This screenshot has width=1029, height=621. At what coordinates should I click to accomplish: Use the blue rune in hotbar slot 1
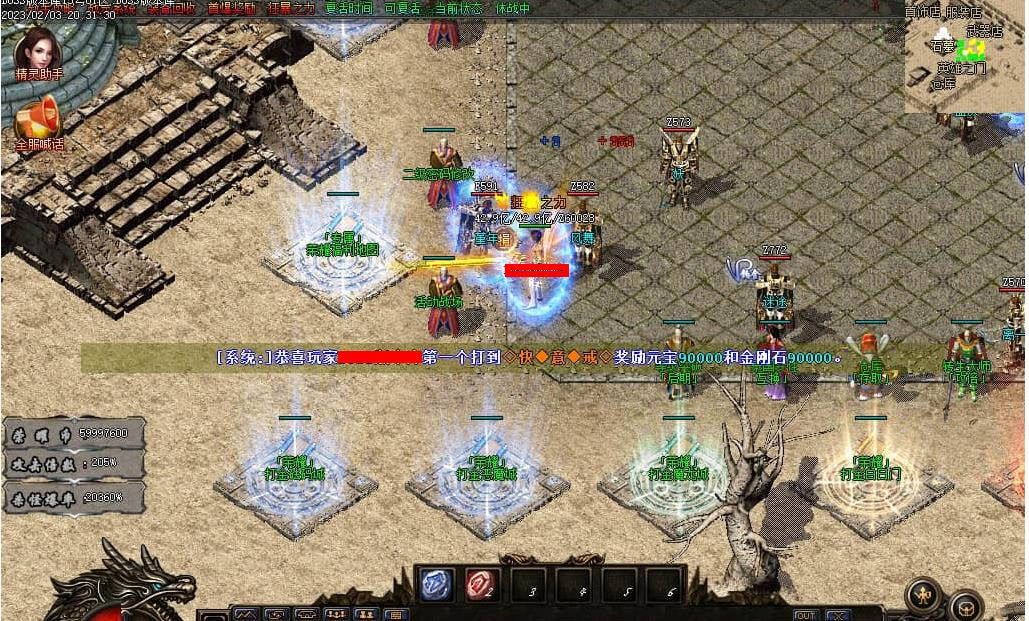click(435, 586)
